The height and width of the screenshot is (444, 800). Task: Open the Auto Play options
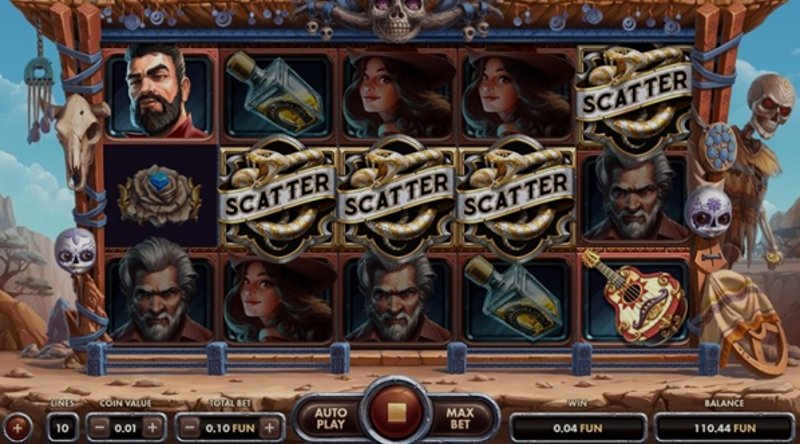330,418
